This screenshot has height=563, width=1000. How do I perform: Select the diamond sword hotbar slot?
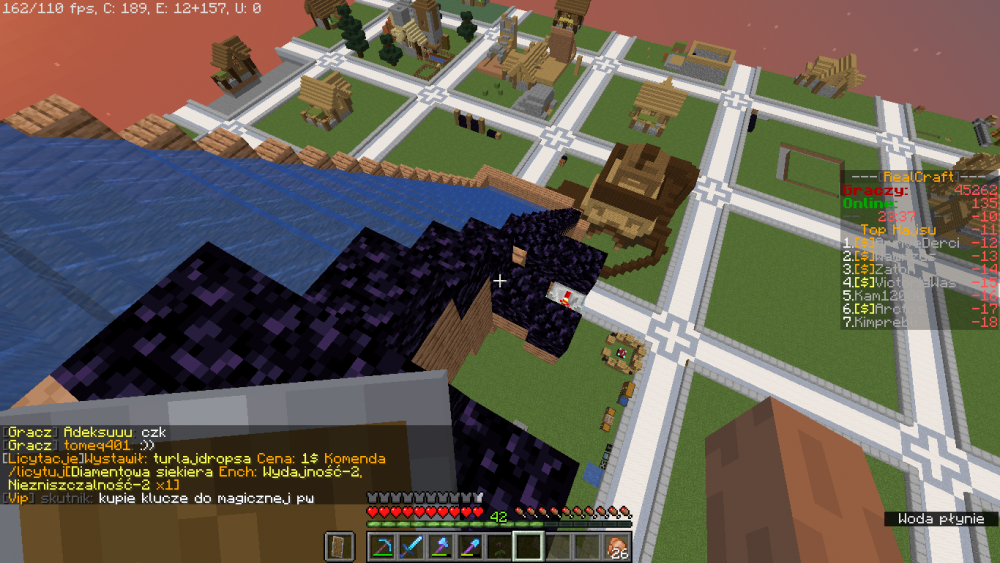(411, 546)
